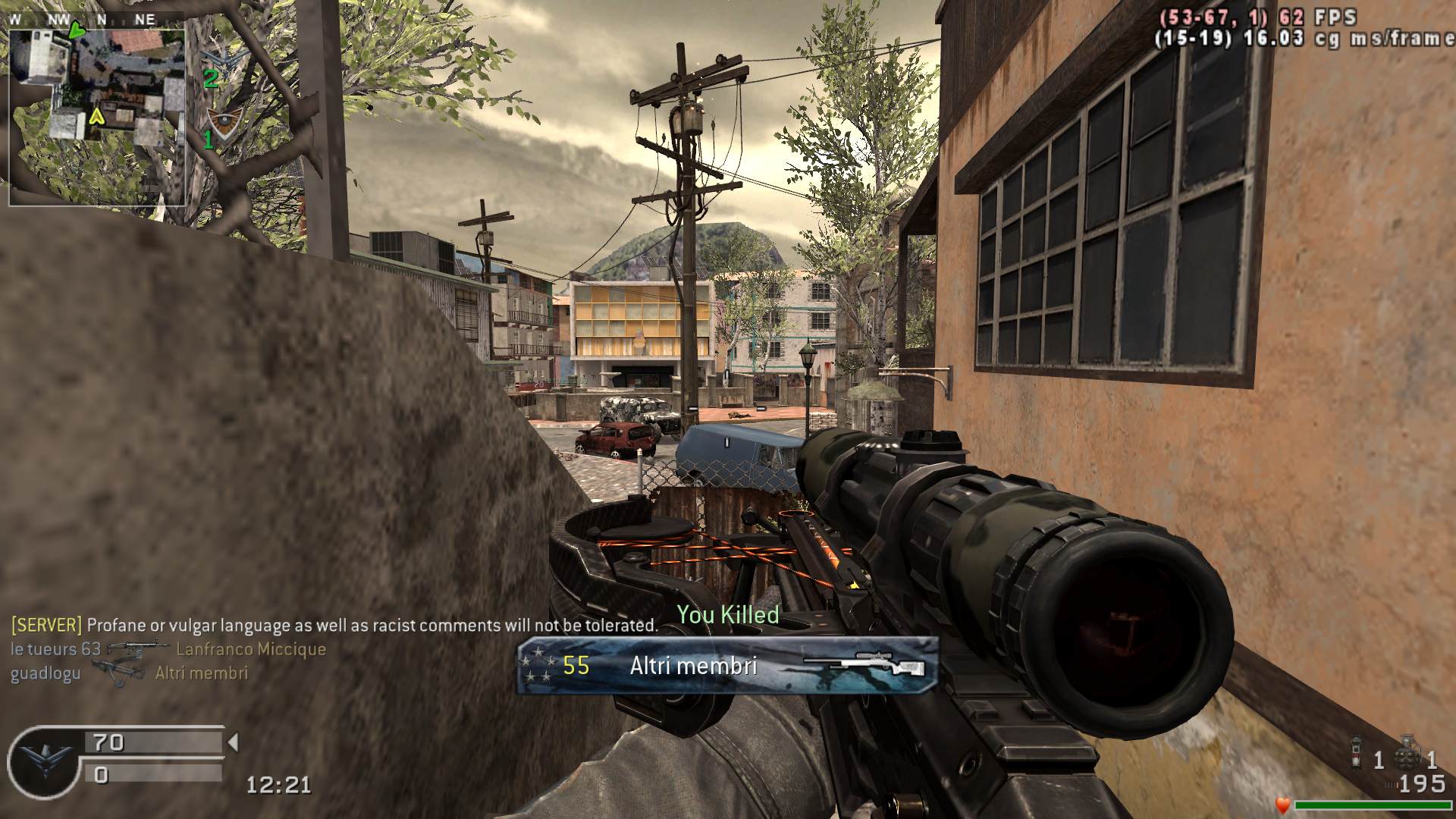Click the compass strip above the minimap
Image resolution: width=1456 pixels, height=819 pixels.
coord(83,20)
